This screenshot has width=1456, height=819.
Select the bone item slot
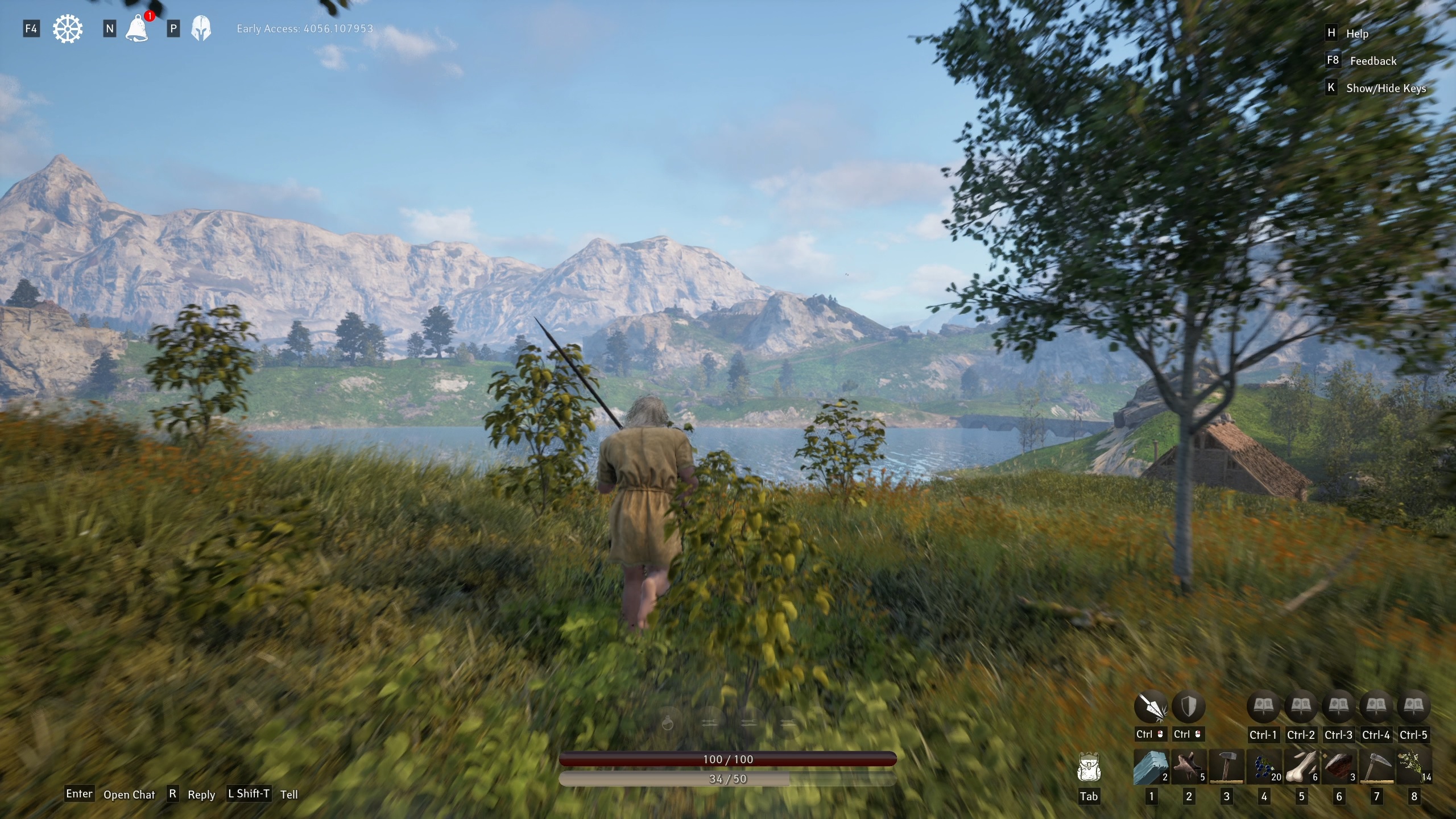[x=1301, y=767]
